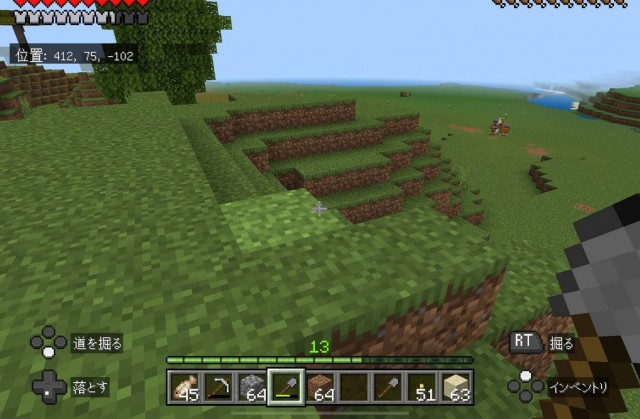Viewport: 640px width, 419px height.
Task: Equip the torch stack of 51
Action: pos(423,386)
